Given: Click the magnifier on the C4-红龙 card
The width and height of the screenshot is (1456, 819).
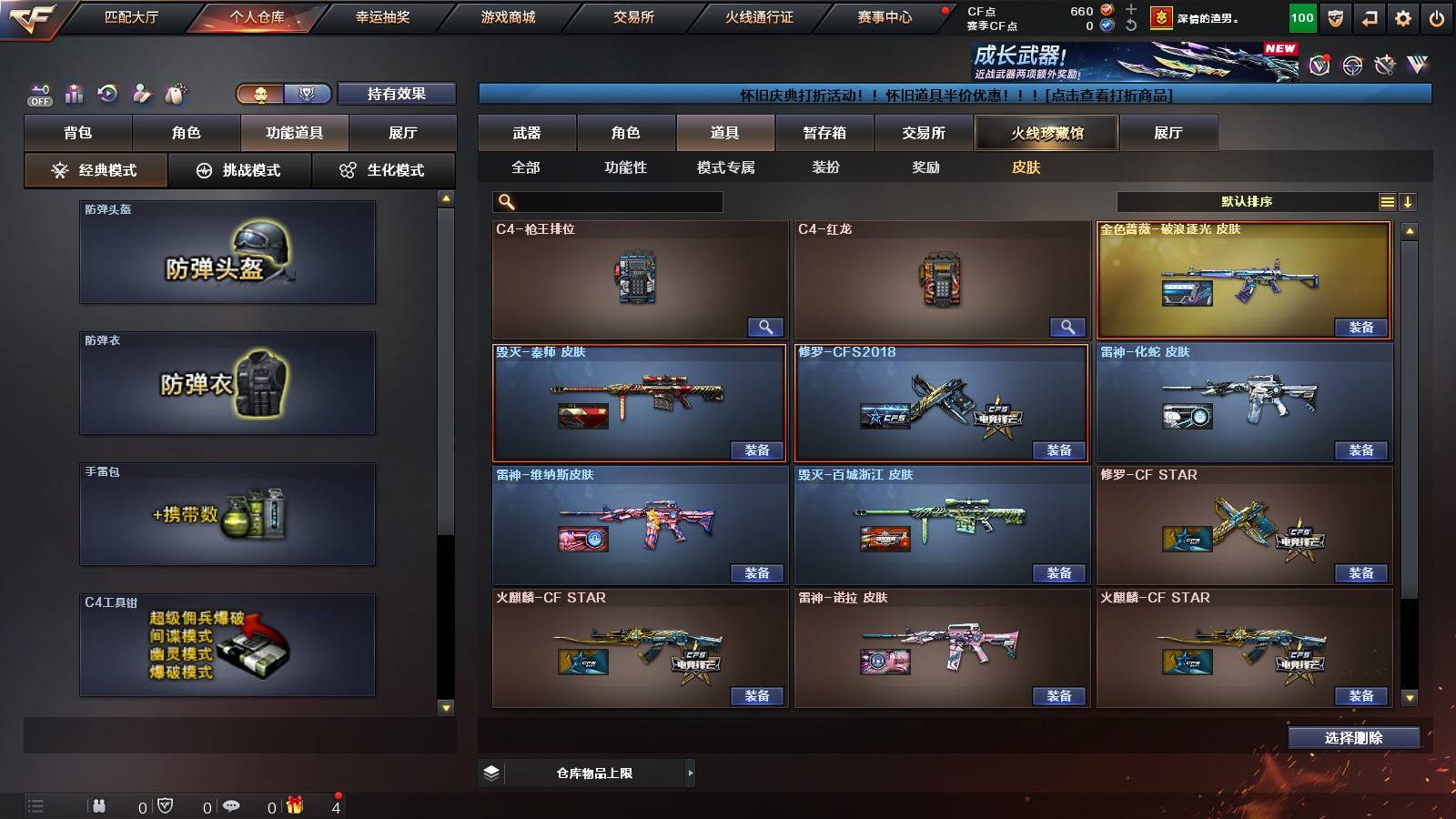Looking at the screenshot, I should click(1068, 327).
